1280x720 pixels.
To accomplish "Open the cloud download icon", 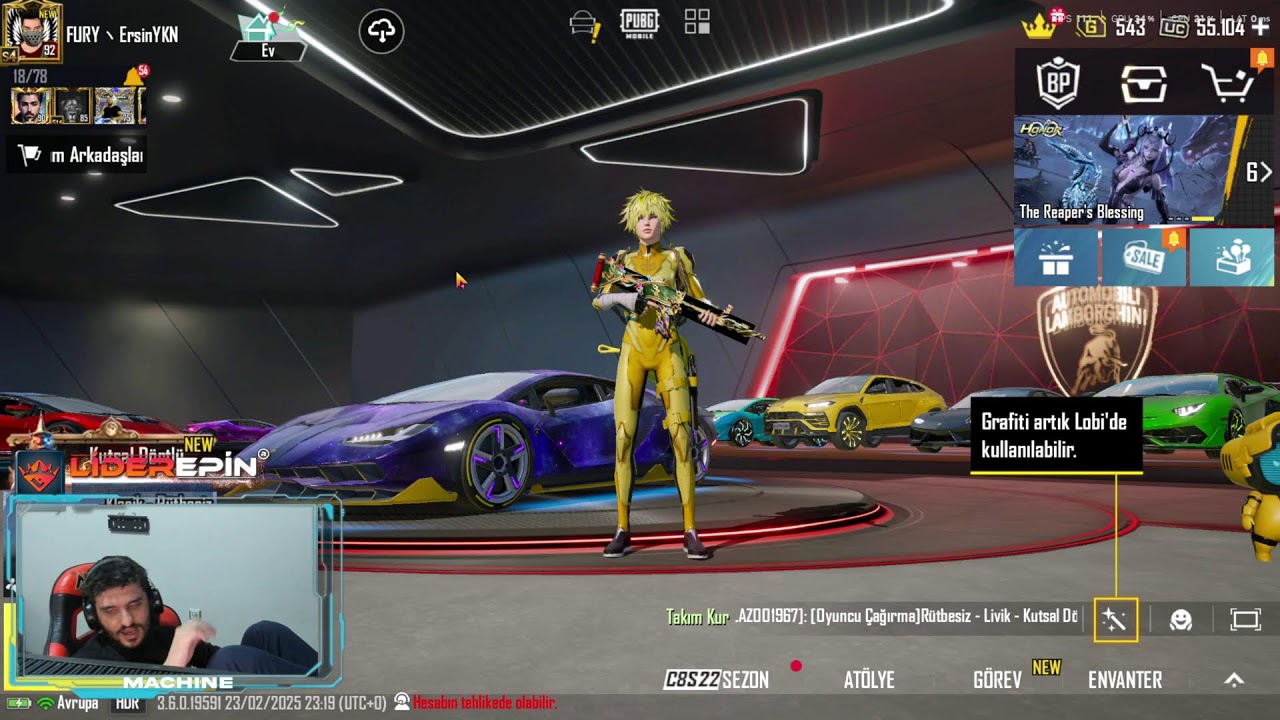I will [382, 31].
